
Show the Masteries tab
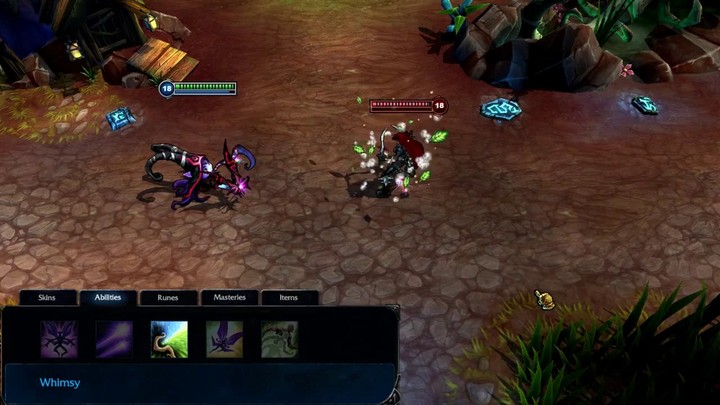[229, 297]
